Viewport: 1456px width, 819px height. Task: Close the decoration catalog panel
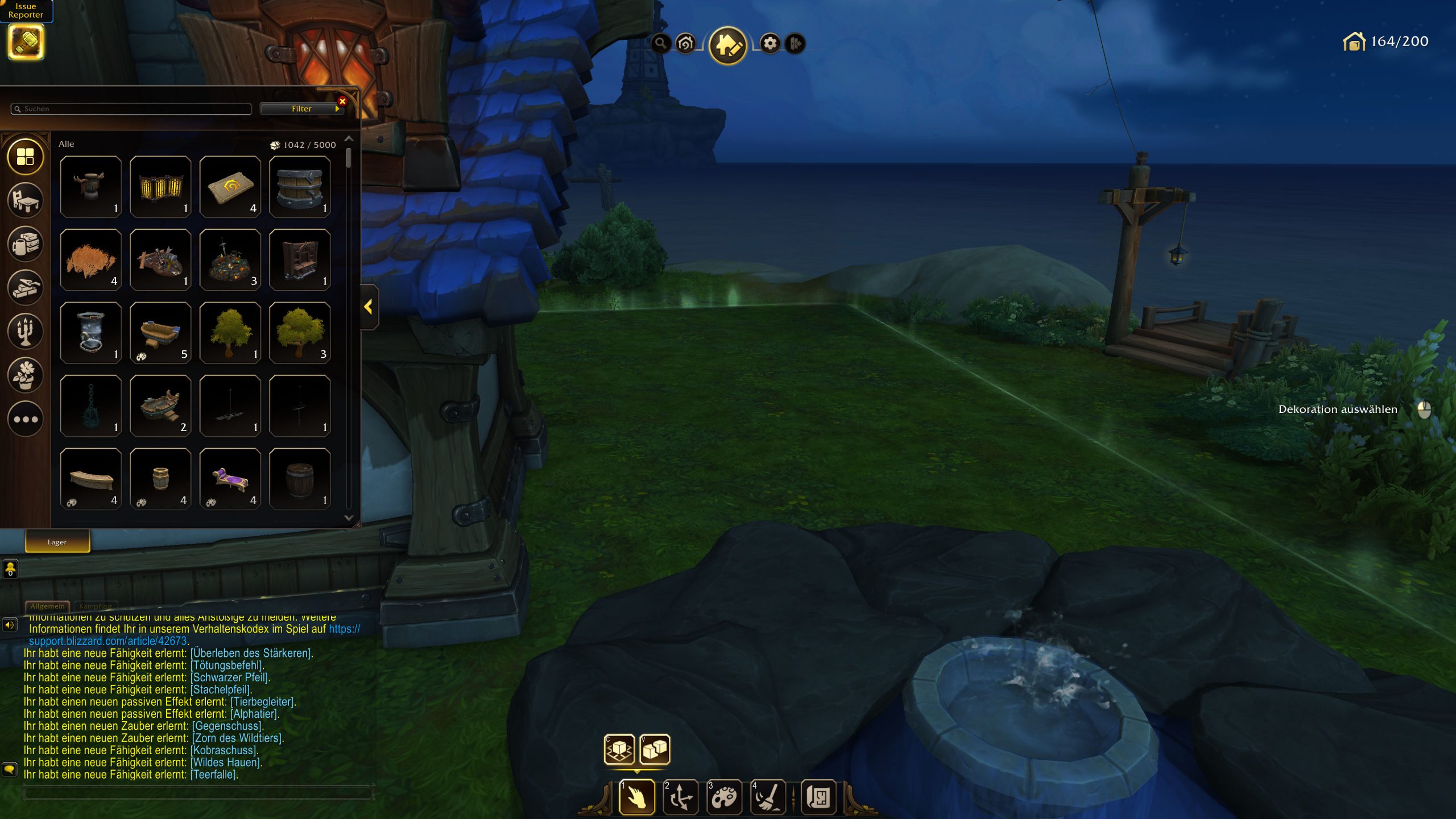[342, 101]
